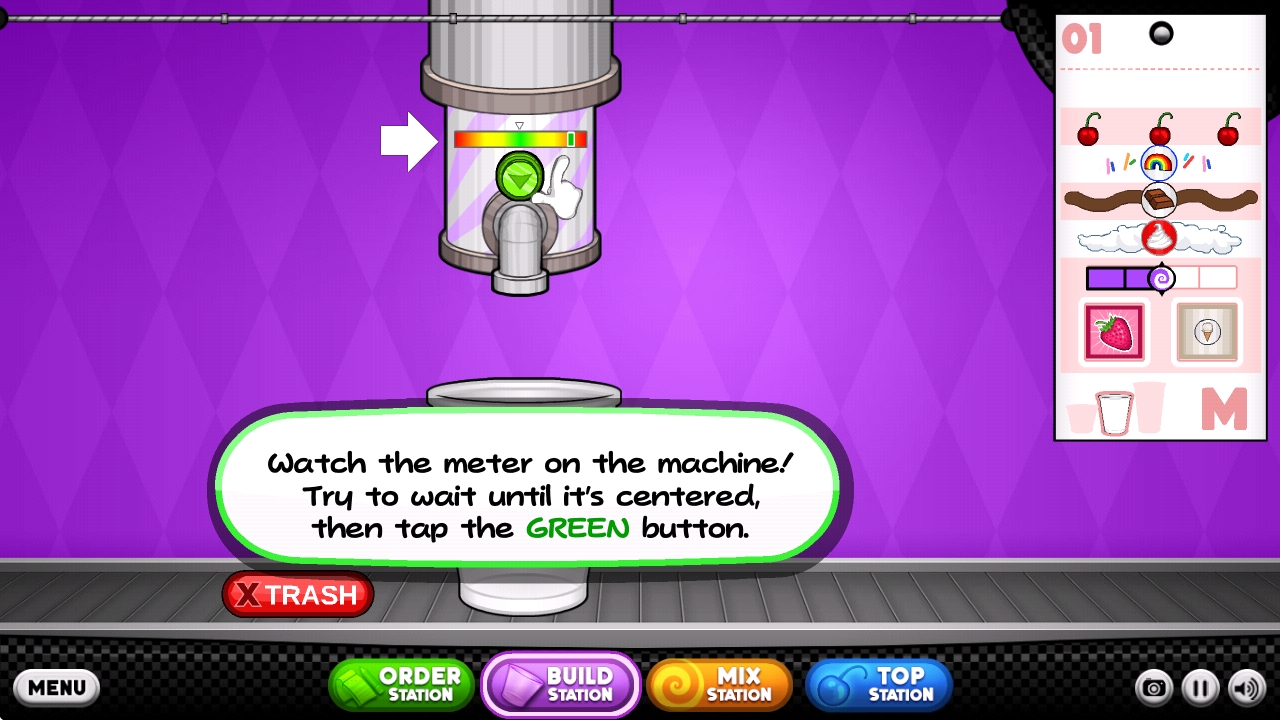The image size is (1280, 720).
Task: Toggle the sound speaker button
Action: tap(1246, 688)
